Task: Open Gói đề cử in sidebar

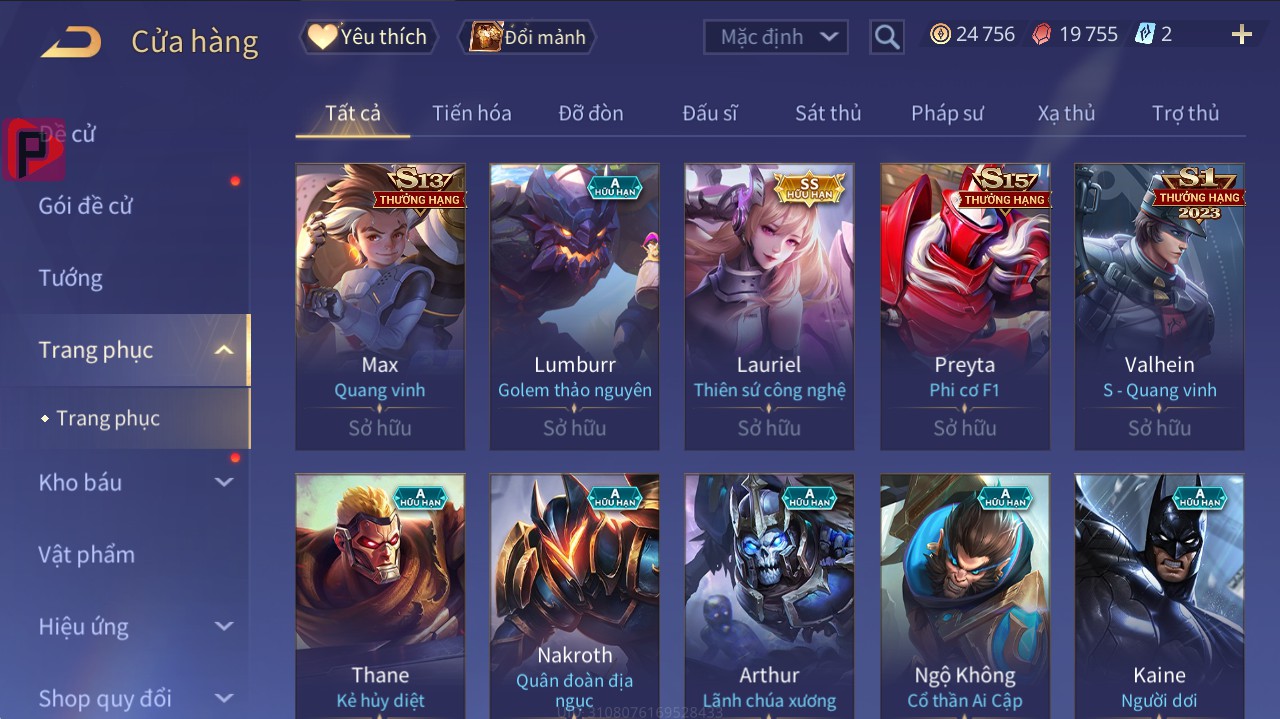Action: (x=86, y=206)
